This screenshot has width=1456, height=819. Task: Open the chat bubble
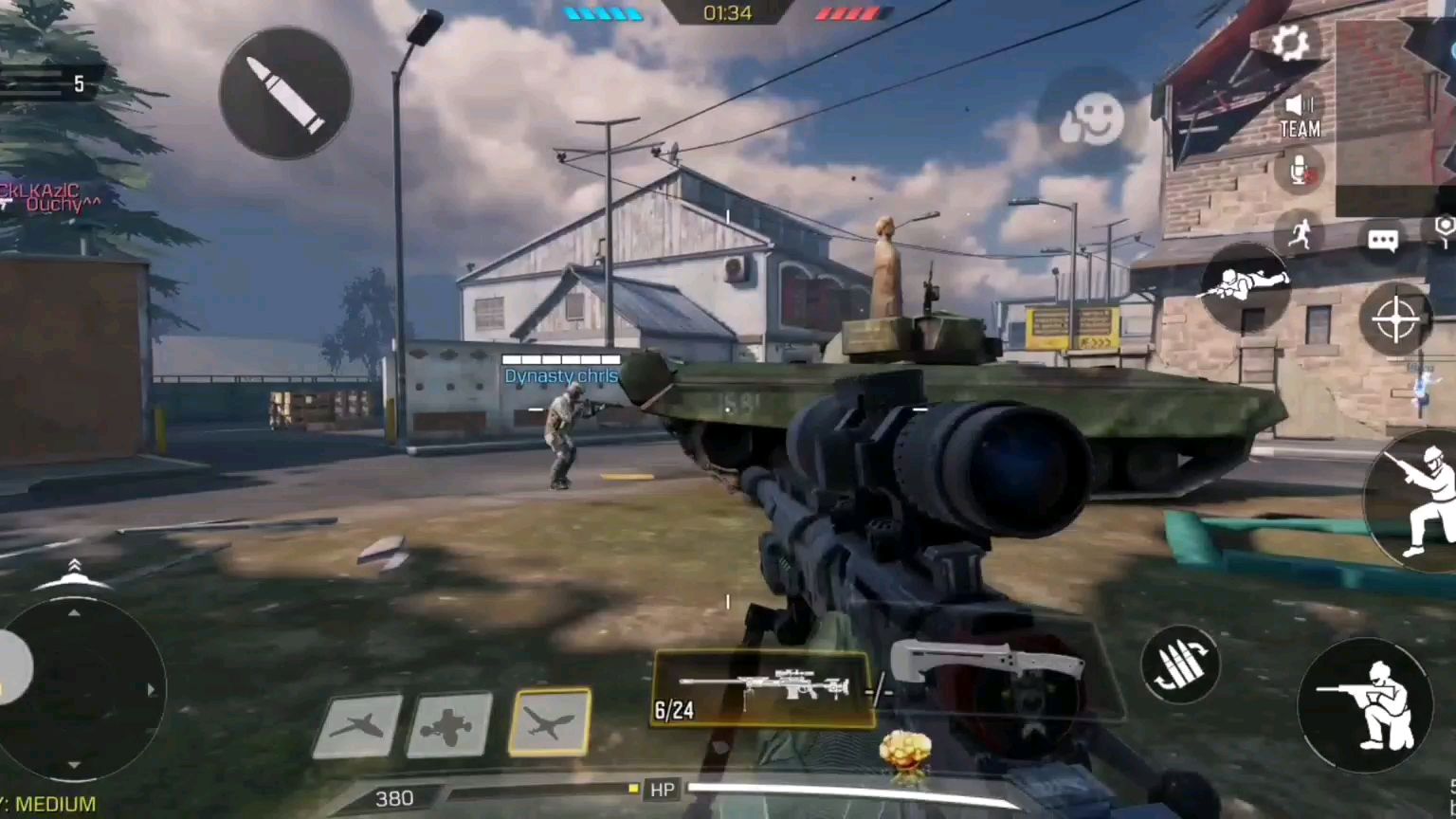pos(1383,240)
